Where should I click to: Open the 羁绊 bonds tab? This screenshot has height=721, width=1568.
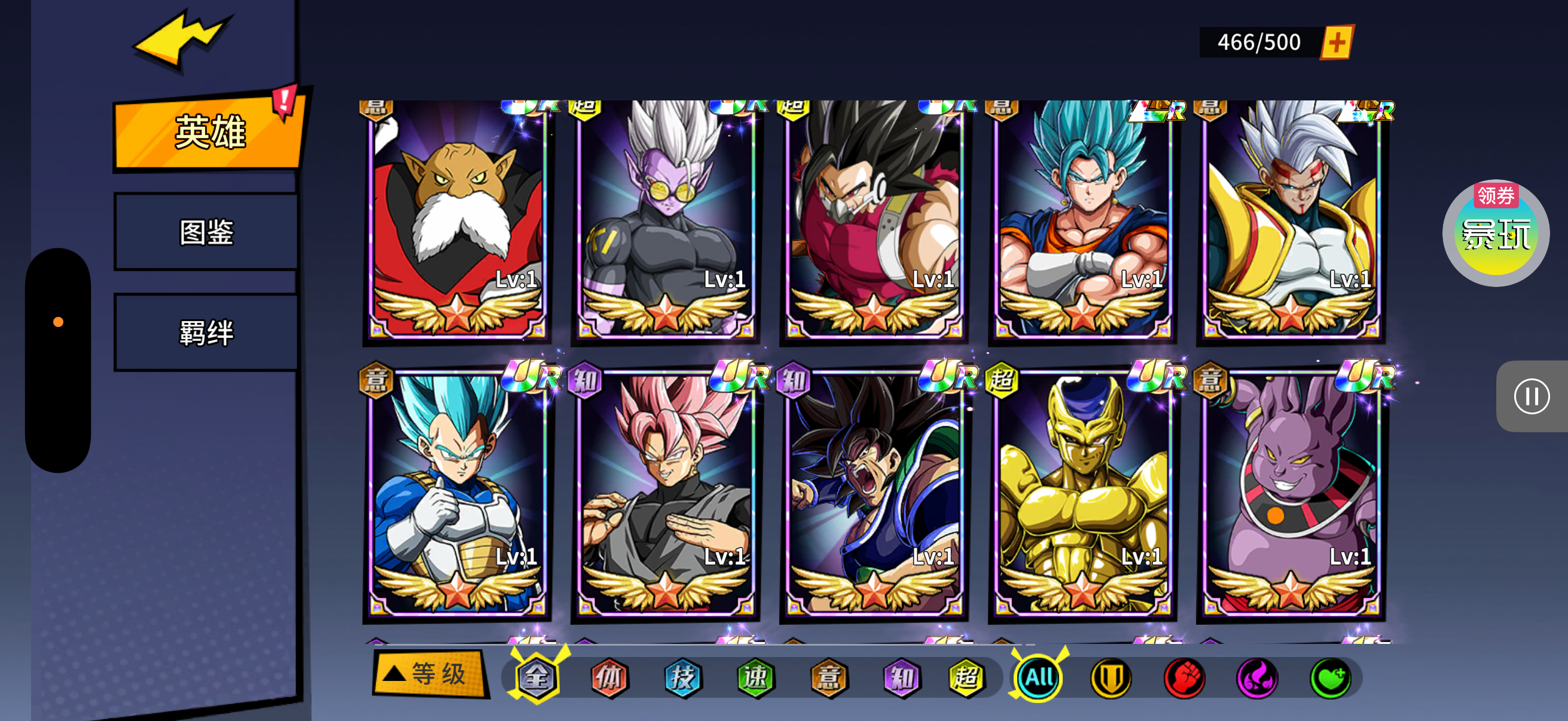click(x=206, y=333)
